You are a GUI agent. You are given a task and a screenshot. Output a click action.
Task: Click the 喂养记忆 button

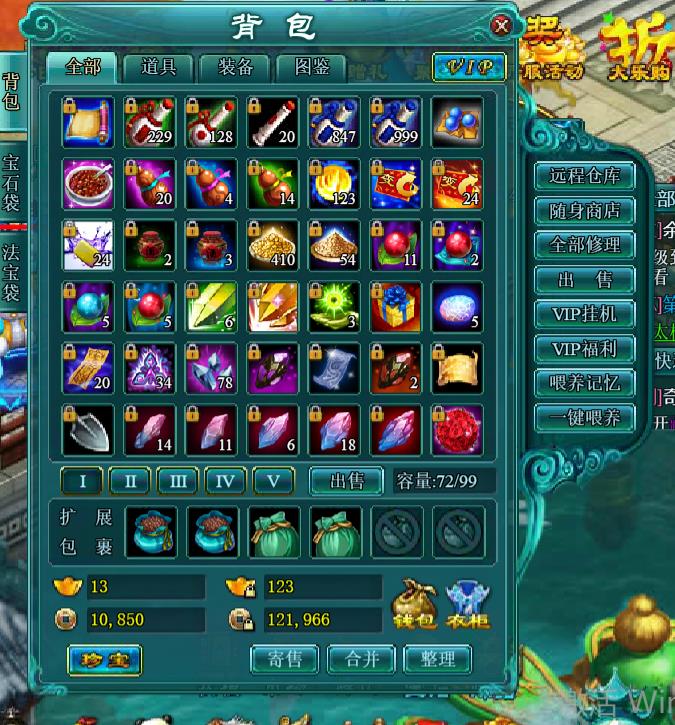click(x=585, y=383)
